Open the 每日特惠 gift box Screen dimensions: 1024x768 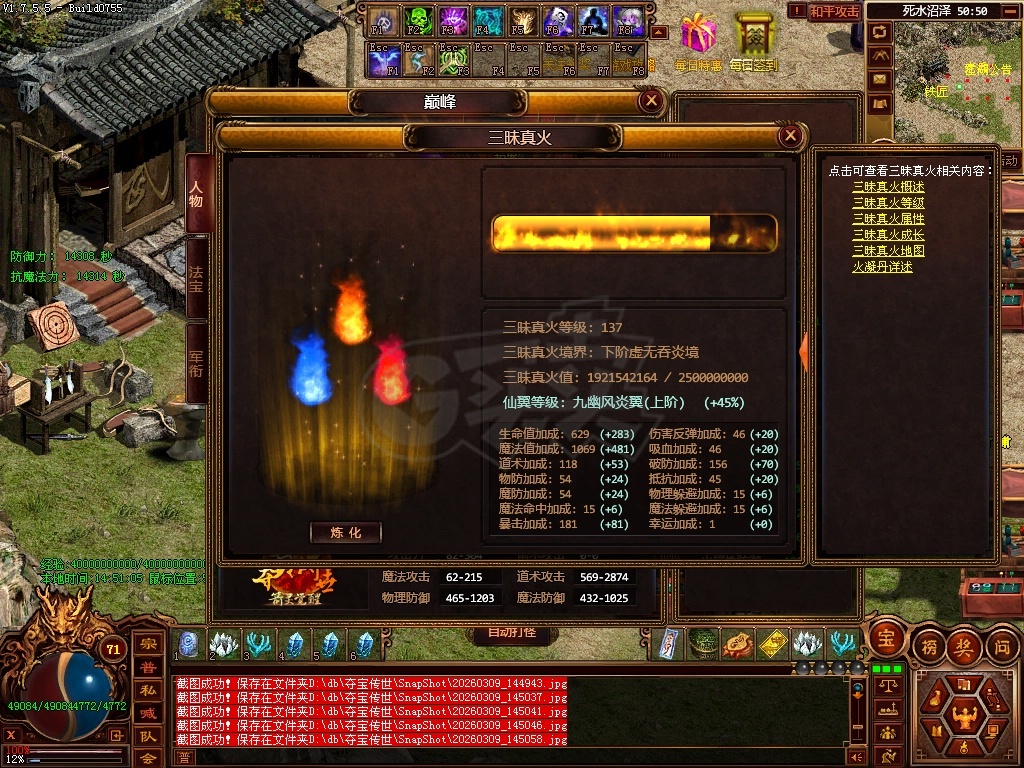pyautogui.click(x=698, y=40)
